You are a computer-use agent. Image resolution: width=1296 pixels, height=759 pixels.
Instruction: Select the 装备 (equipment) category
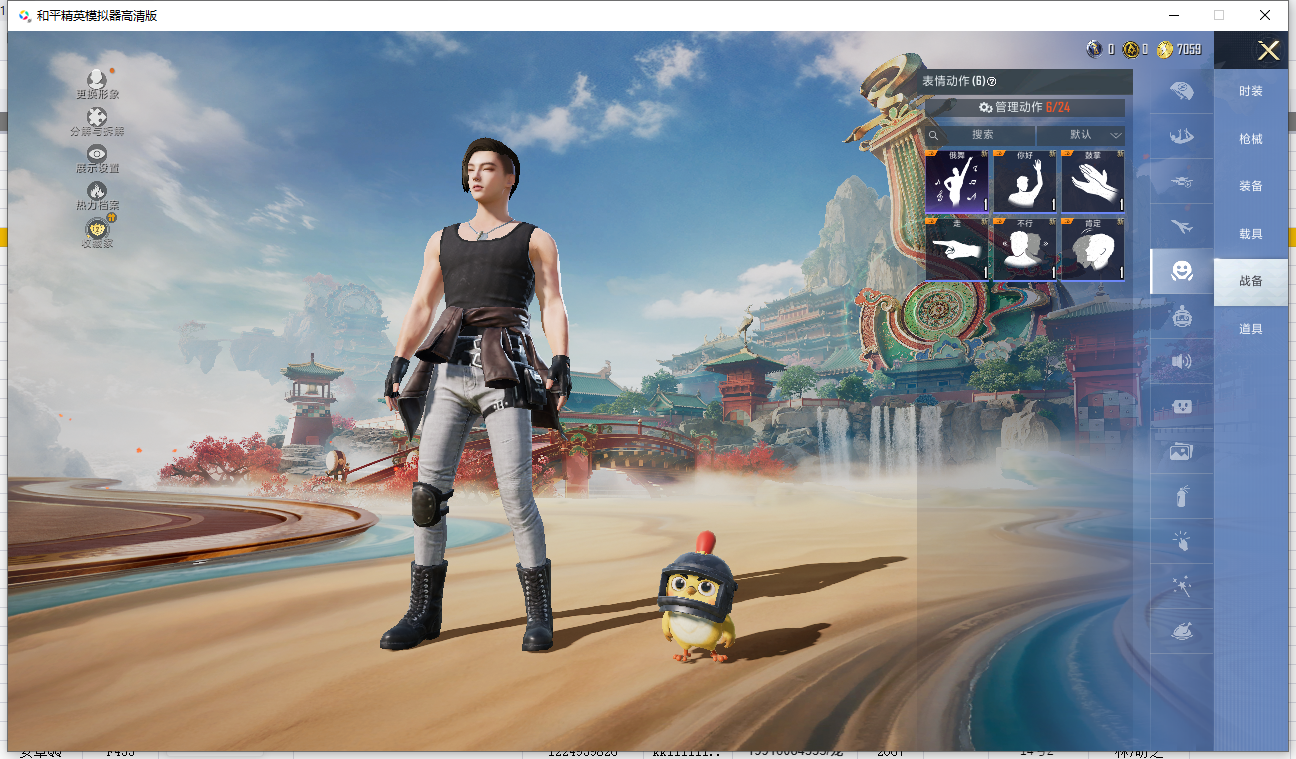click(x=1250, y=186)
